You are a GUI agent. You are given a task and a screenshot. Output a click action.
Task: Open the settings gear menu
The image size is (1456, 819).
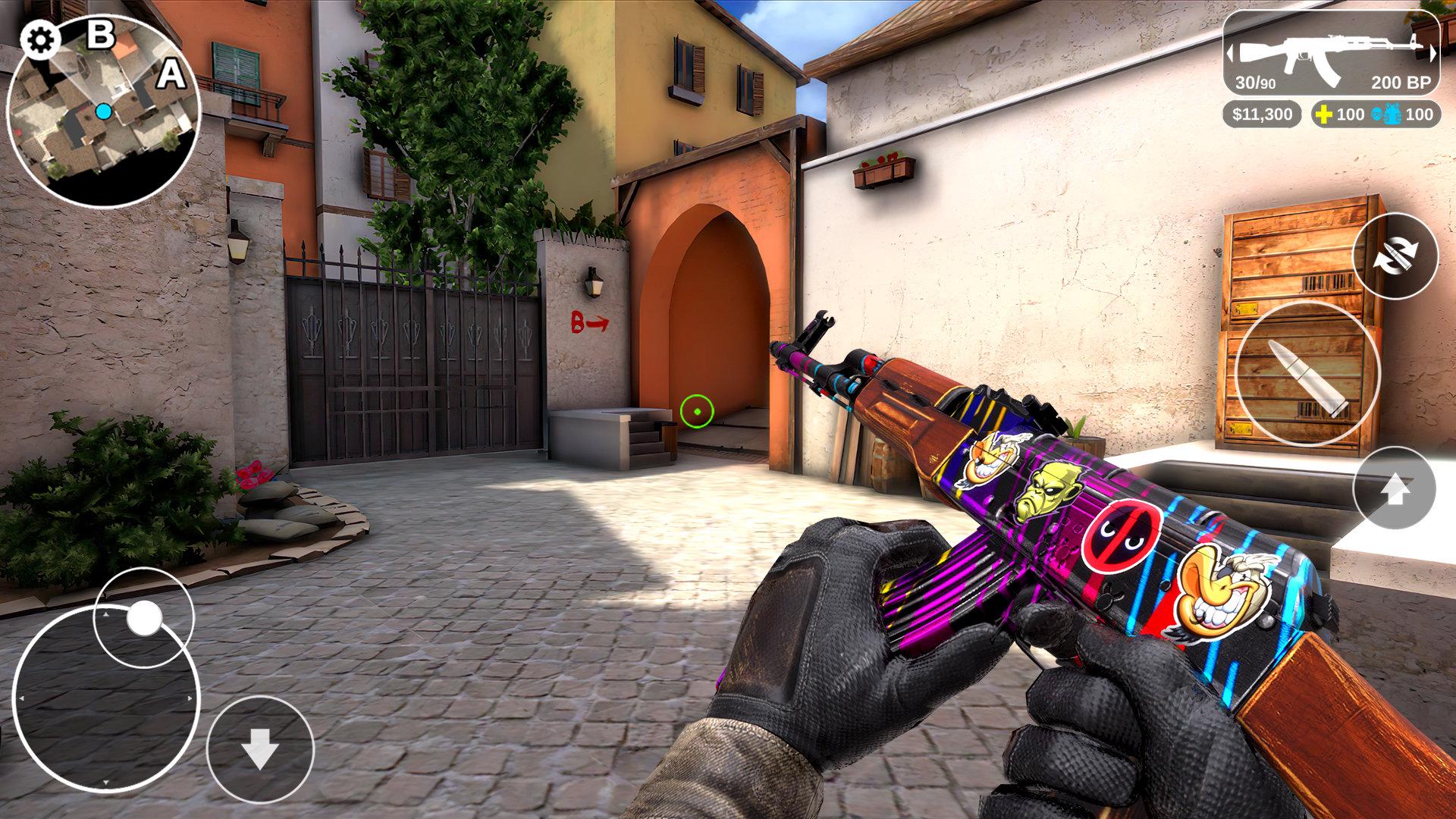[x=39, y=39]
